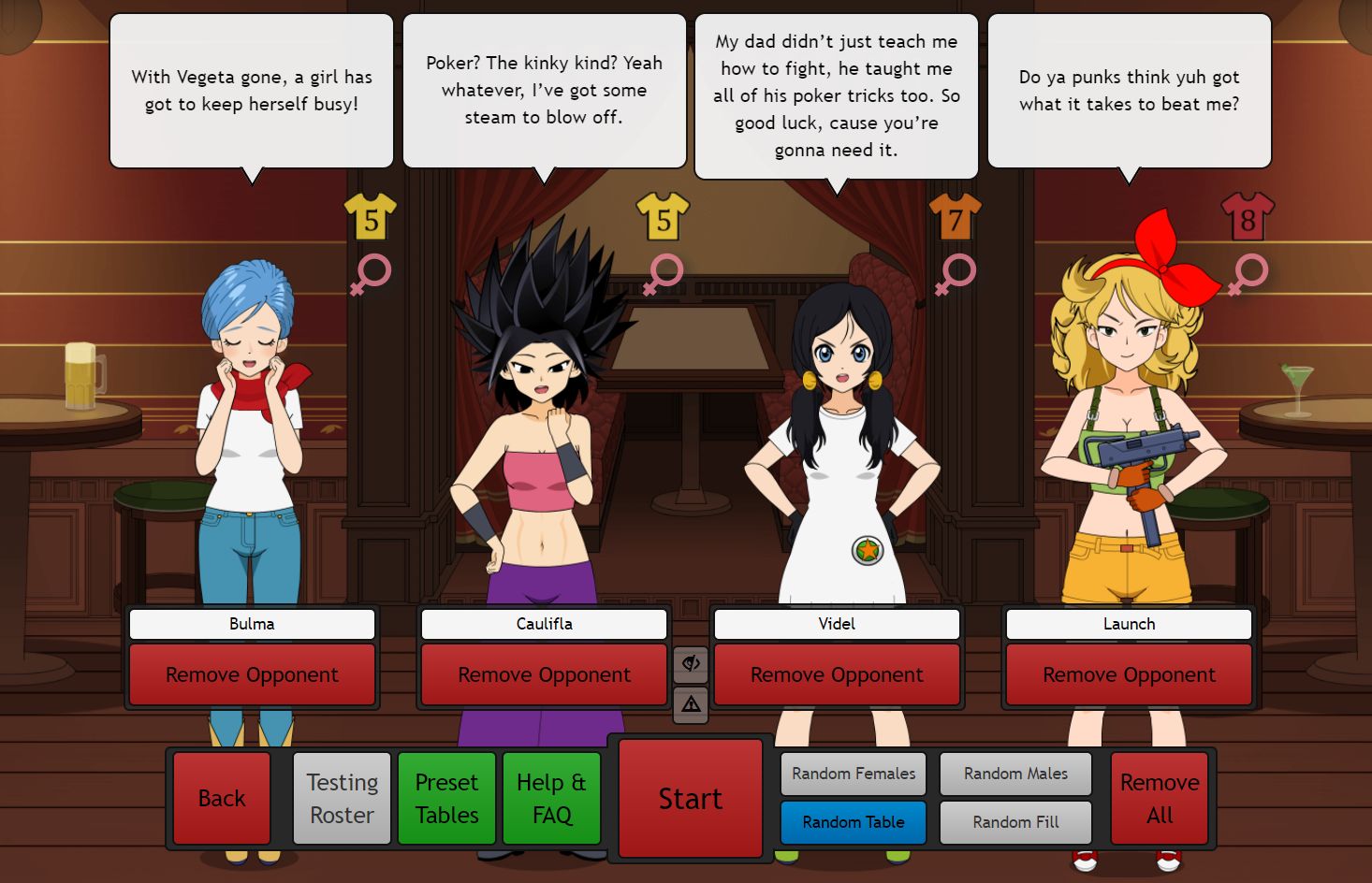Fill the table with Random Females

click(x=853, y=774)
